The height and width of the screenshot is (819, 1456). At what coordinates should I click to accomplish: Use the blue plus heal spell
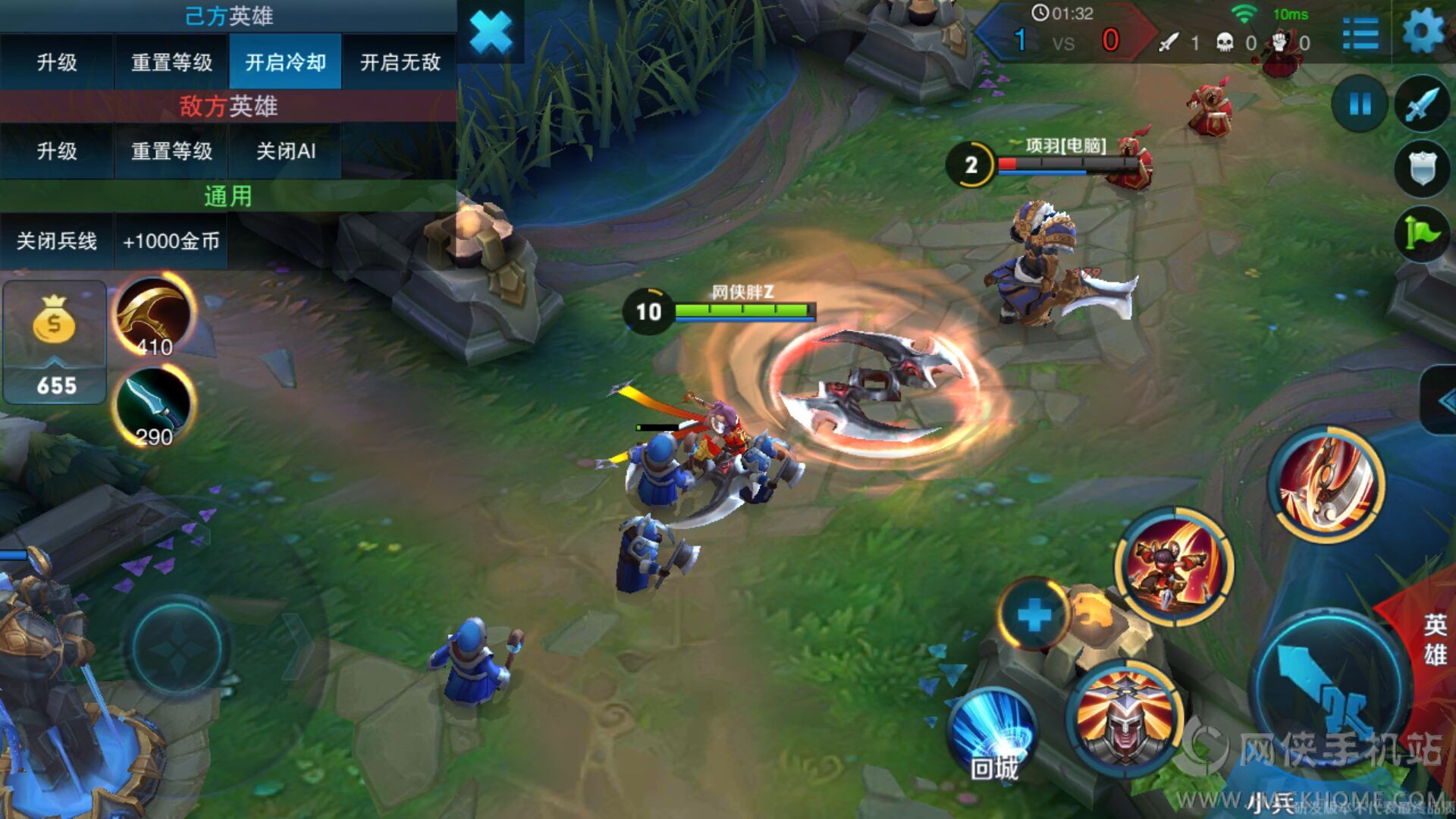tap(1034, 614)
